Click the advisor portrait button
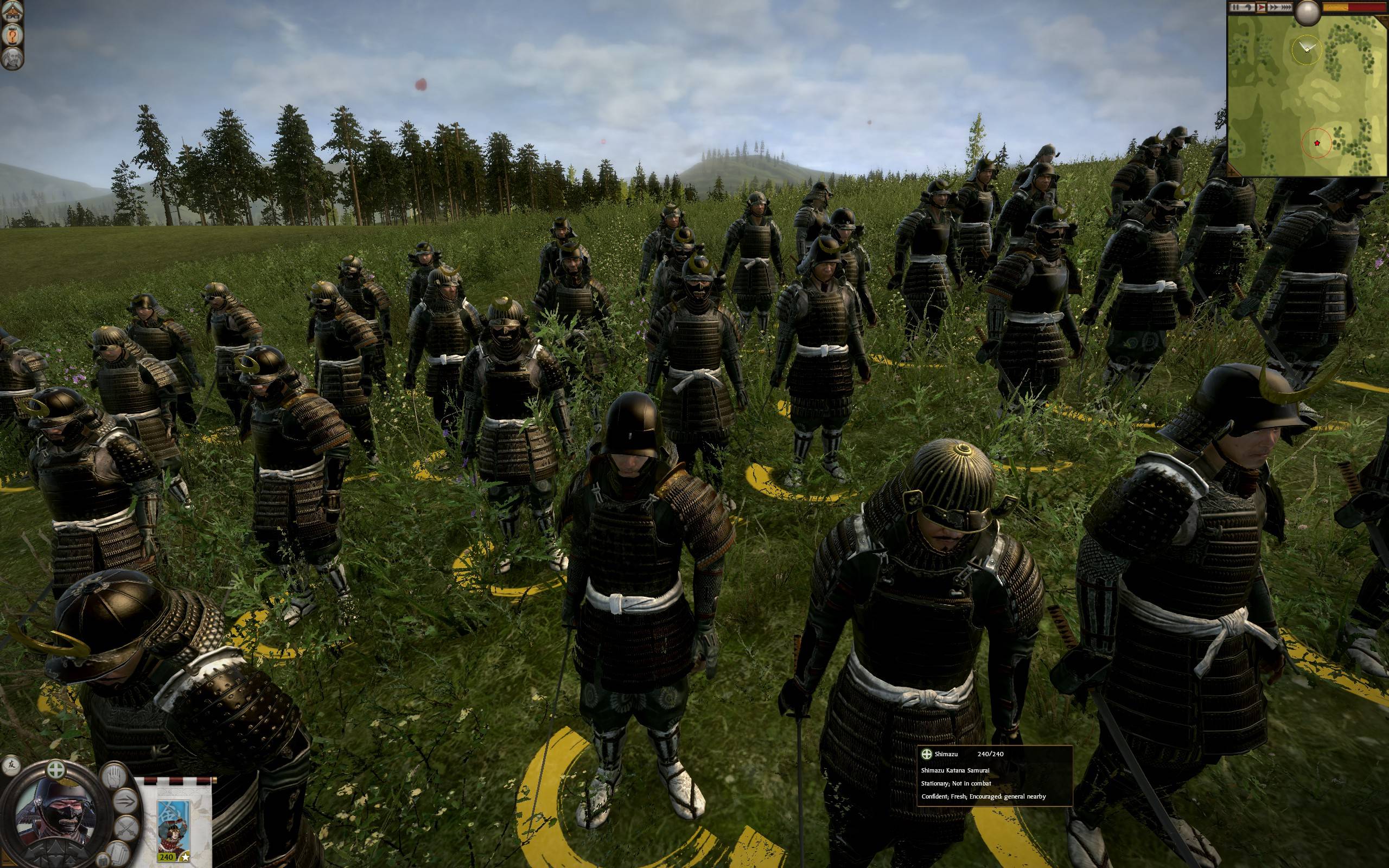 tap(11, 60)
